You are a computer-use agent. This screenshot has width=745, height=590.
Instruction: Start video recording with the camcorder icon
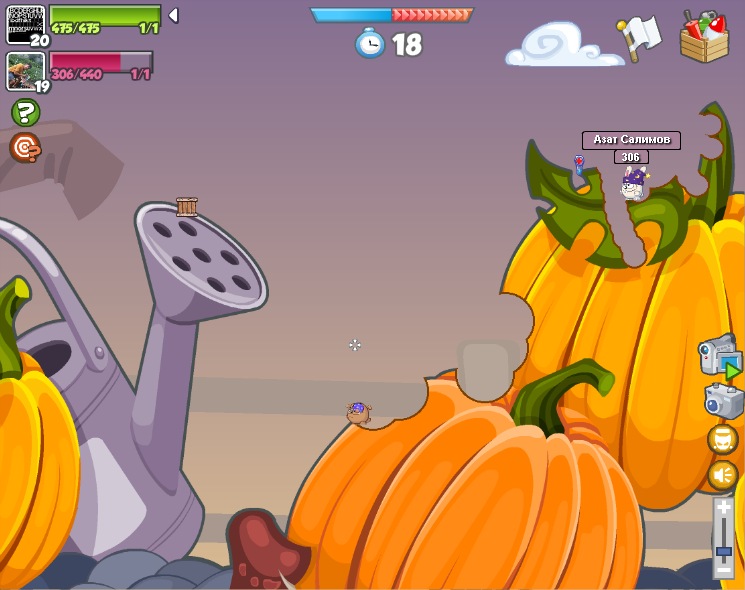coord(720,357)
